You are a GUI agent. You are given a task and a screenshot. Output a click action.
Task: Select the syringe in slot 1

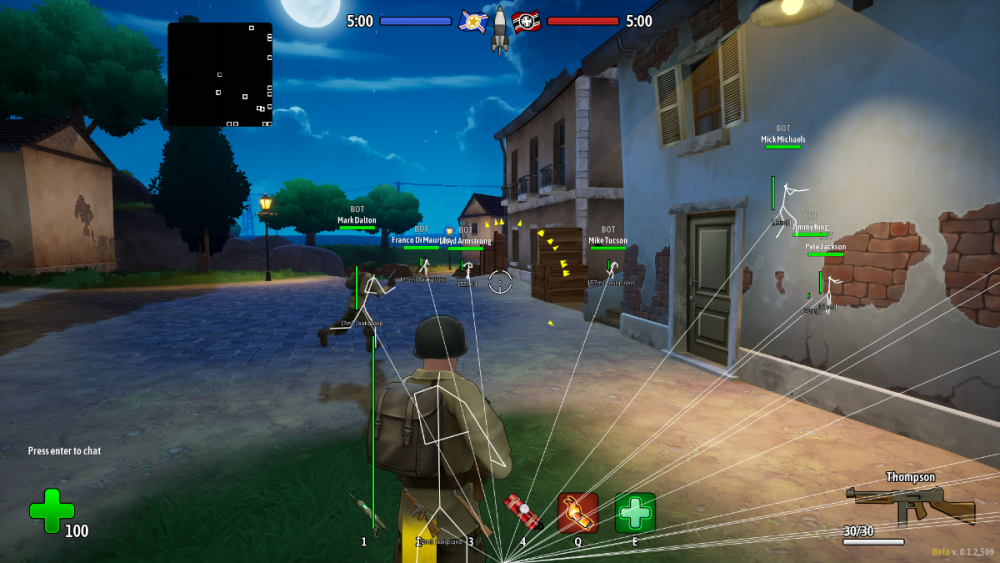(365, 514)
